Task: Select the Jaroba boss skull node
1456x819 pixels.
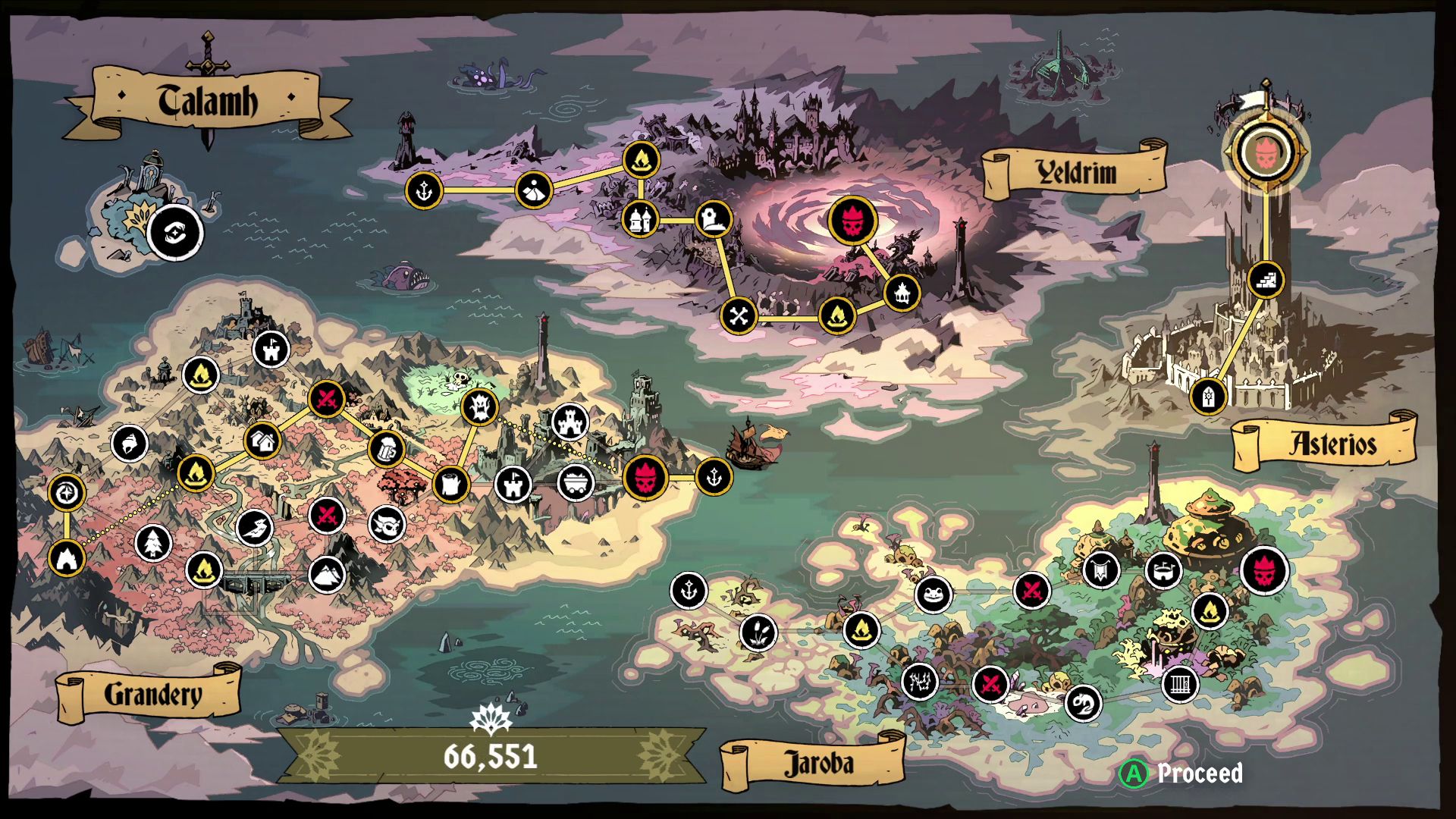Action: 1264,570
